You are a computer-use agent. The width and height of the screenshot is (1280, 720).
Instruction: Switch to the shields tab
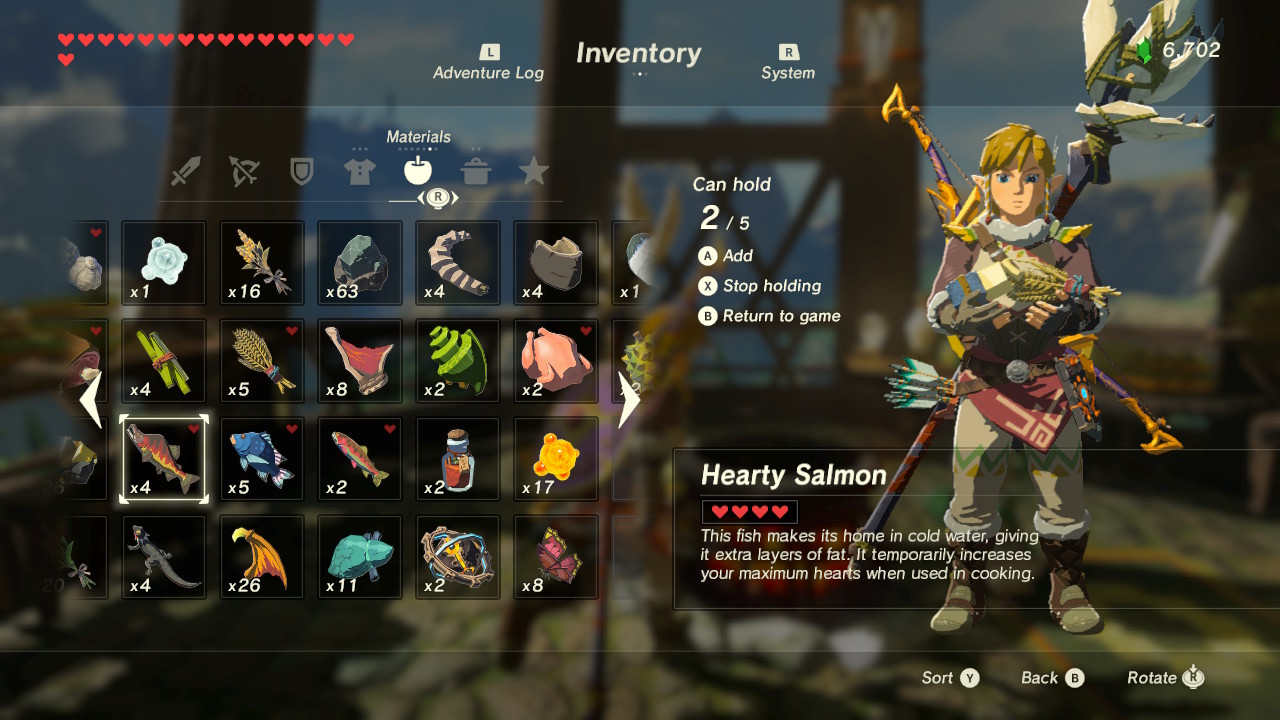pos(301,170)
